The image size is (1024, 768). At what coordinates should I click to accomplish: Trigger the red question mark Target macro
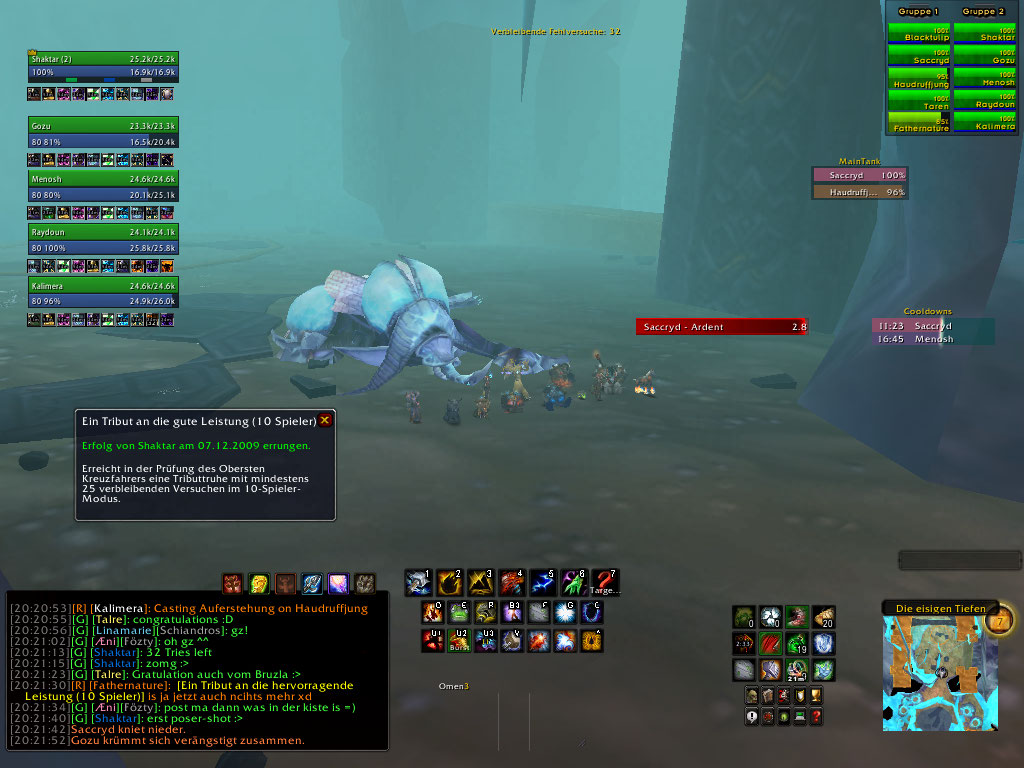tap(604, 582)
